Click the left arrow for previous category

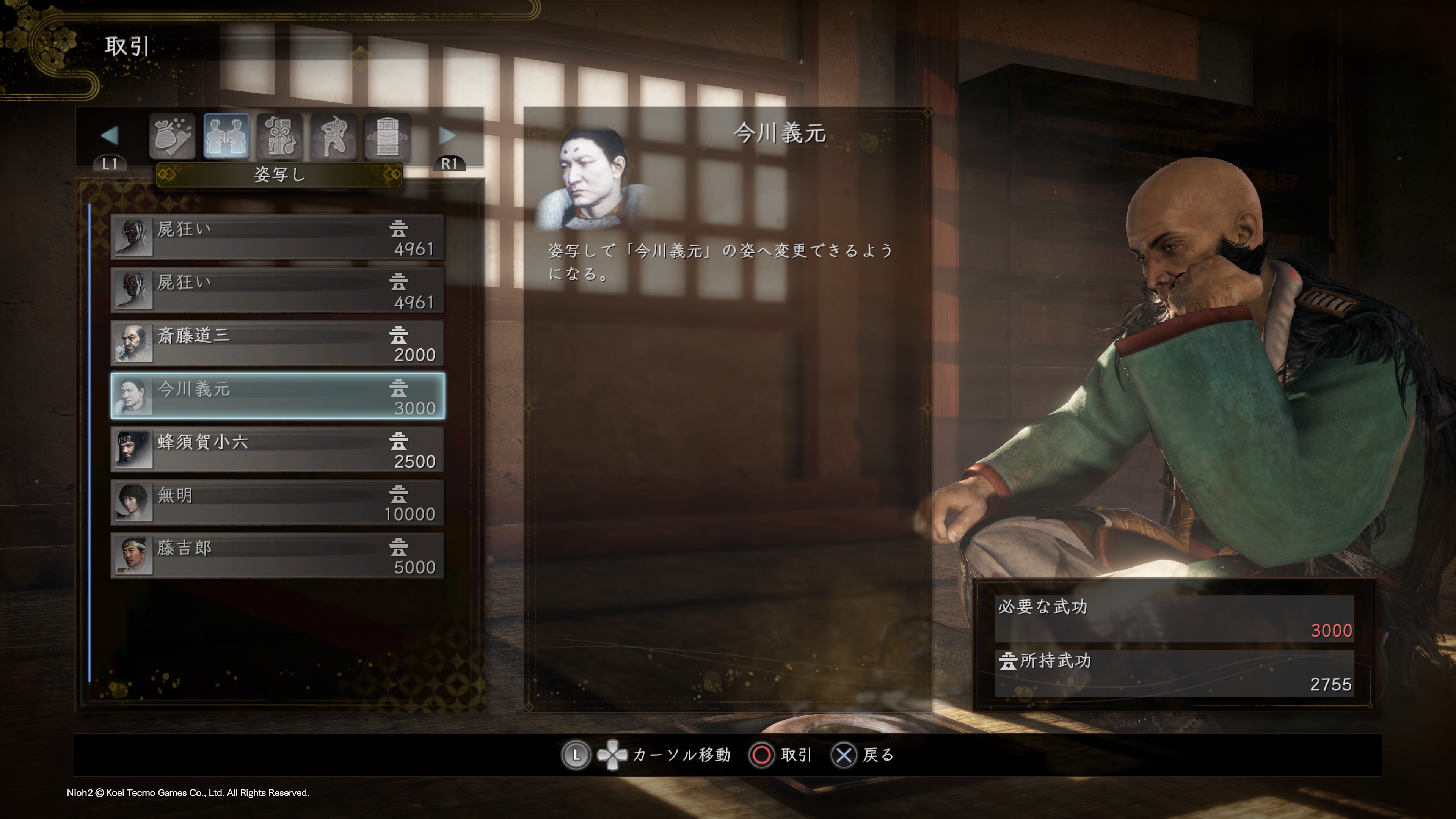click(x=110, y=136)
